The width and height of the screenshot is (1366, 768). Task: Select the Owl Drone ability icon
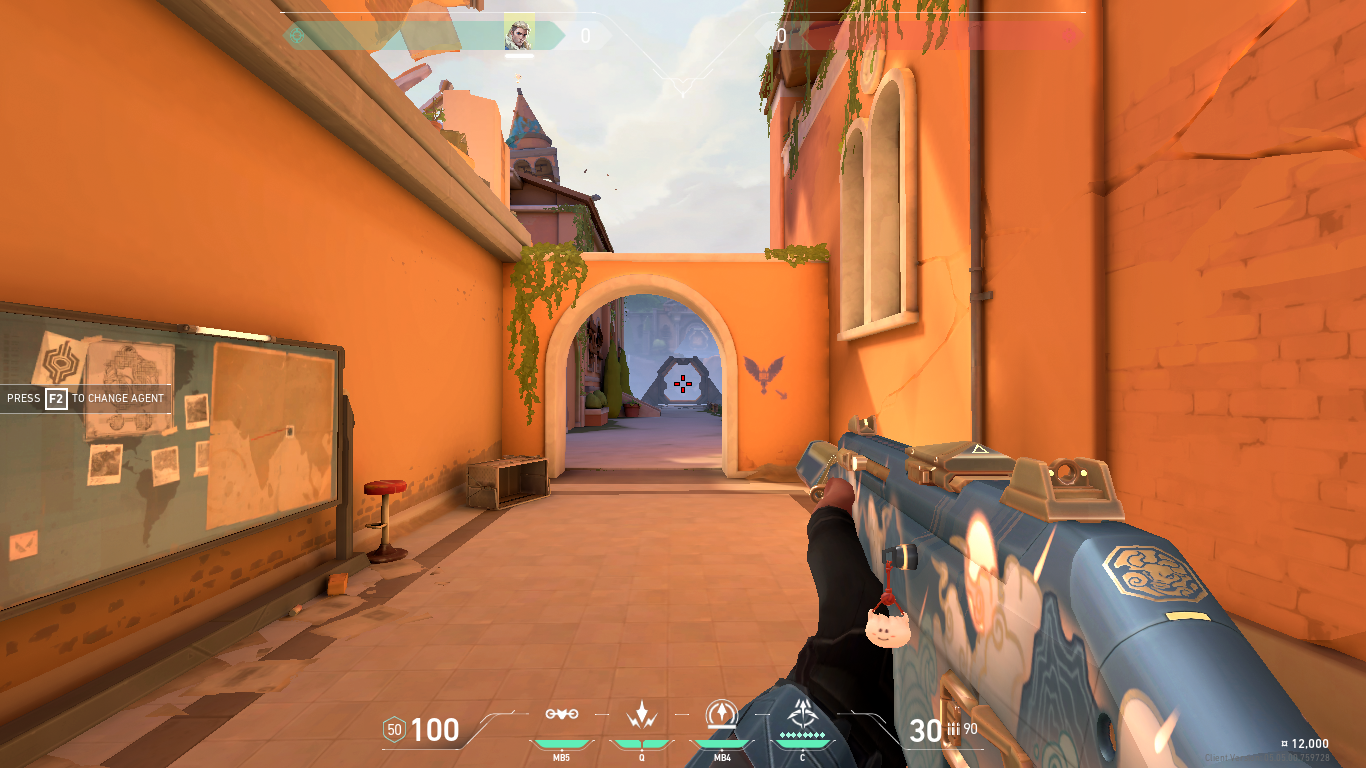coord(562,712)
